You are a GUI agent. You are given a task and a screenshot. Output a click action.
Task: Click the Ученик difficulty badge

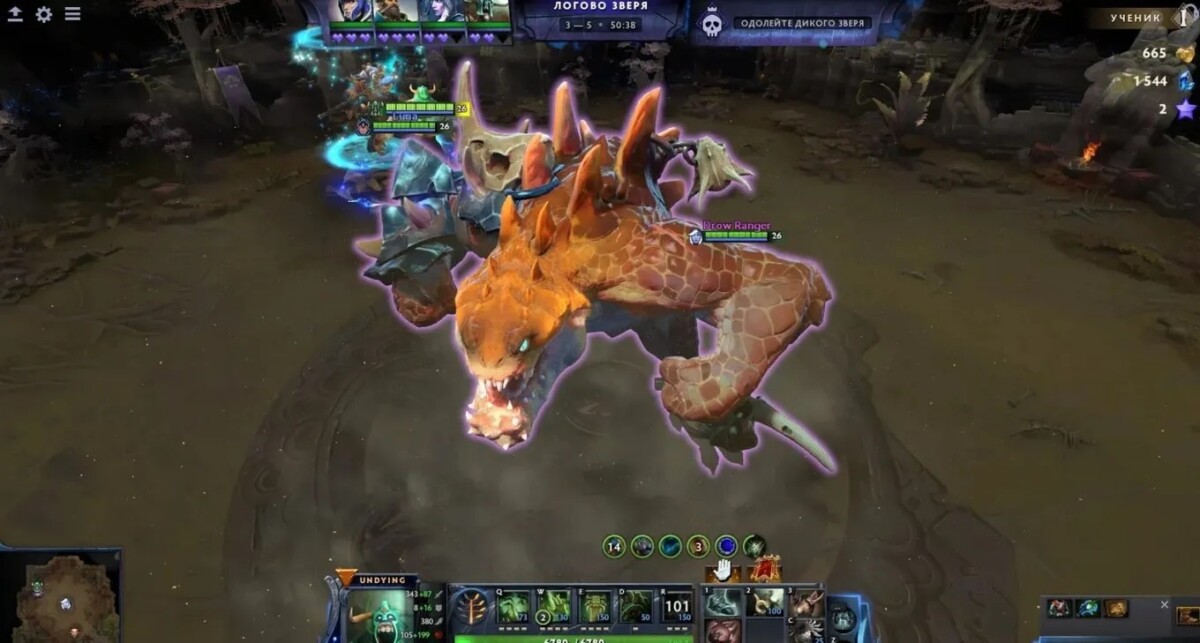[1135, 17]
